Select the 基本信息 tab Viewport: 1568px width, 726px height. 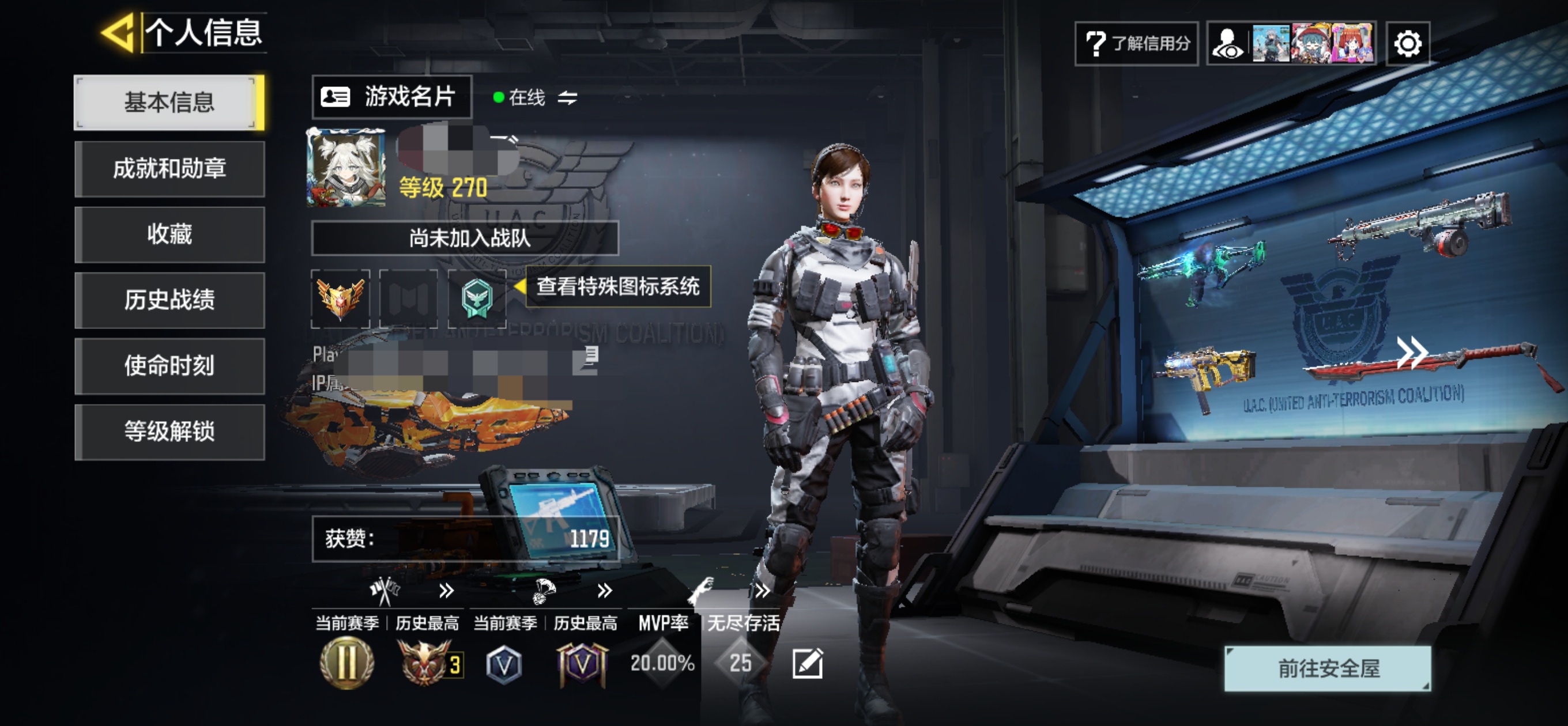point(169,102)
